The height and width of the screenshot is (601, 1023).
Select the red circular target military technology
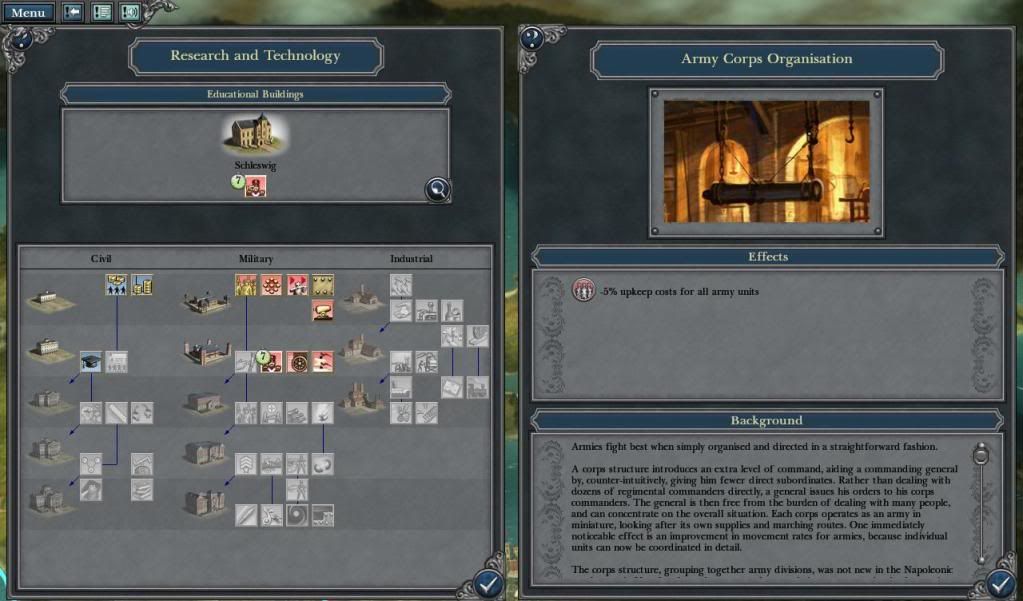pyautogui.click(x=296, y=361)
